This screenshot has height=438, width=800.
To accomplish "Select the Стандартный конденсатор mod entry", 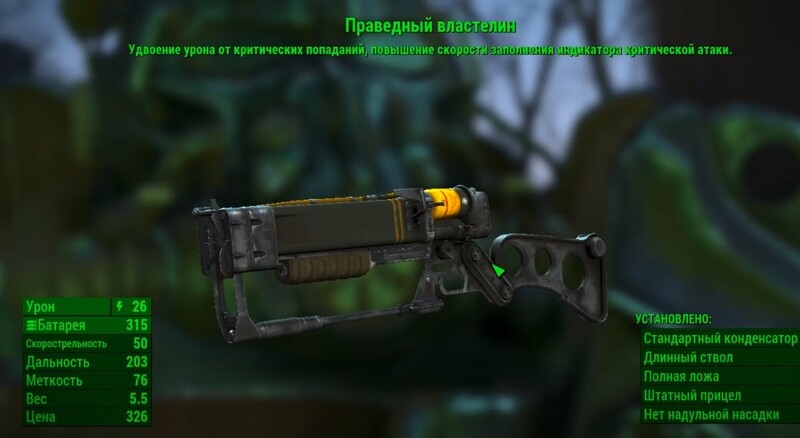I will pyautogui.click(x=720, y=338).
